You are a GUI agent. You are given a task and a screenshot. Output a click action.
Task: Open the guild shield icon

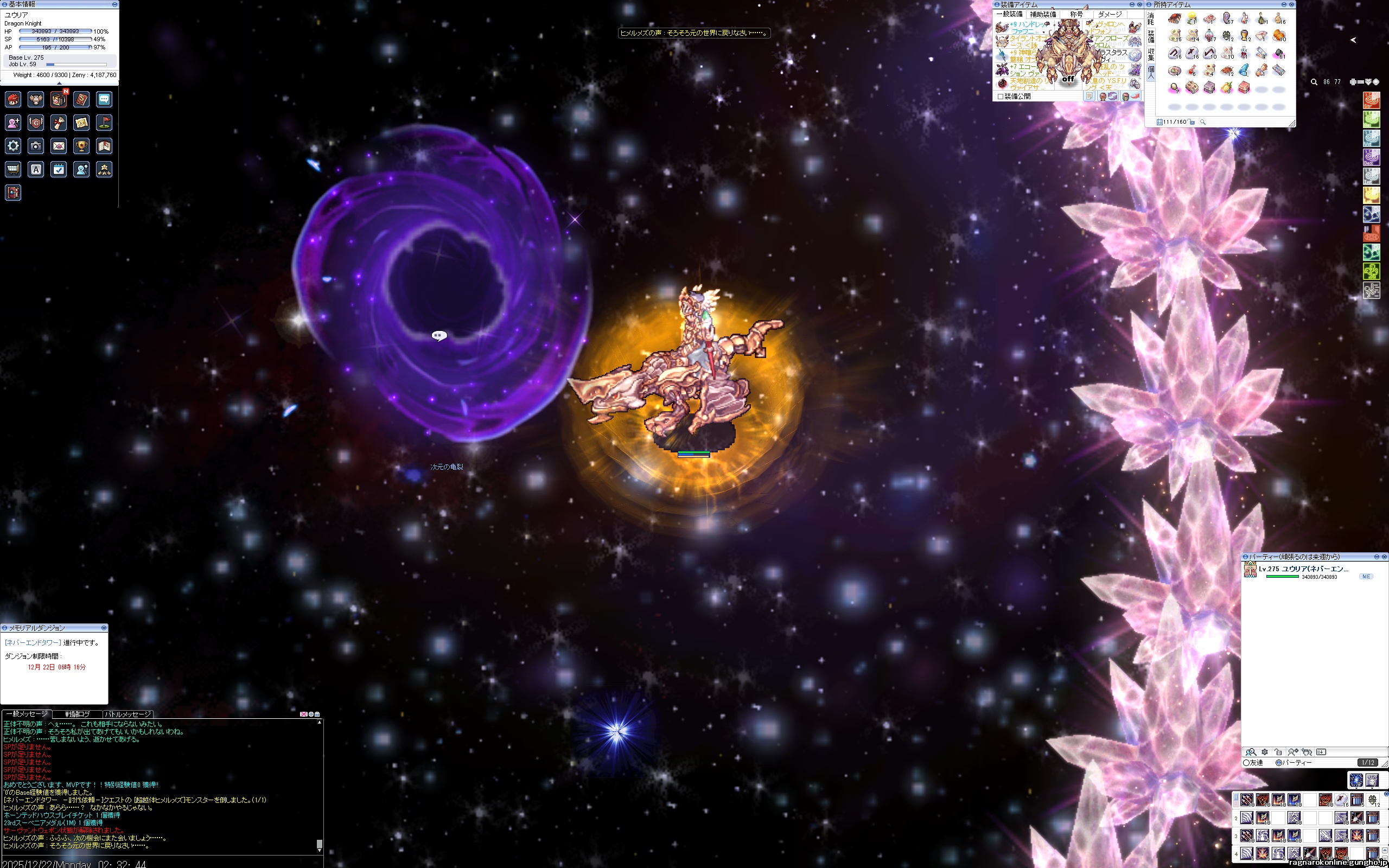[36, 122]
